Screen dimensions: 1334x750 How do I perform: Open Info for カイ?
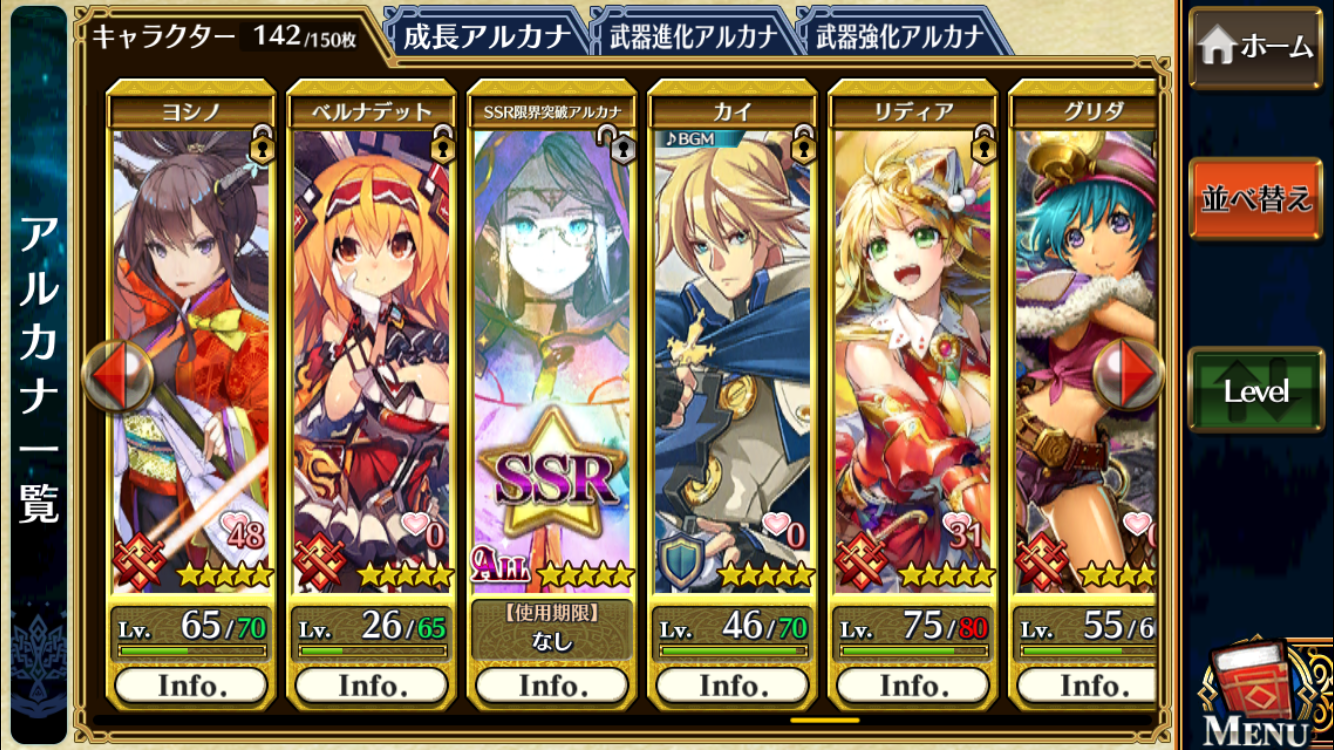[x=733, y=685]
